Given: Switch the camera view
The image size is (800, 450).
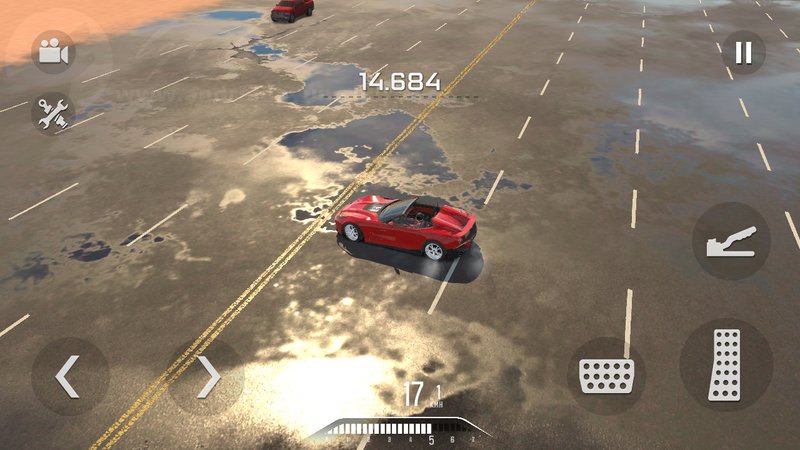Looking at the screenshot, I should point(53,52).
